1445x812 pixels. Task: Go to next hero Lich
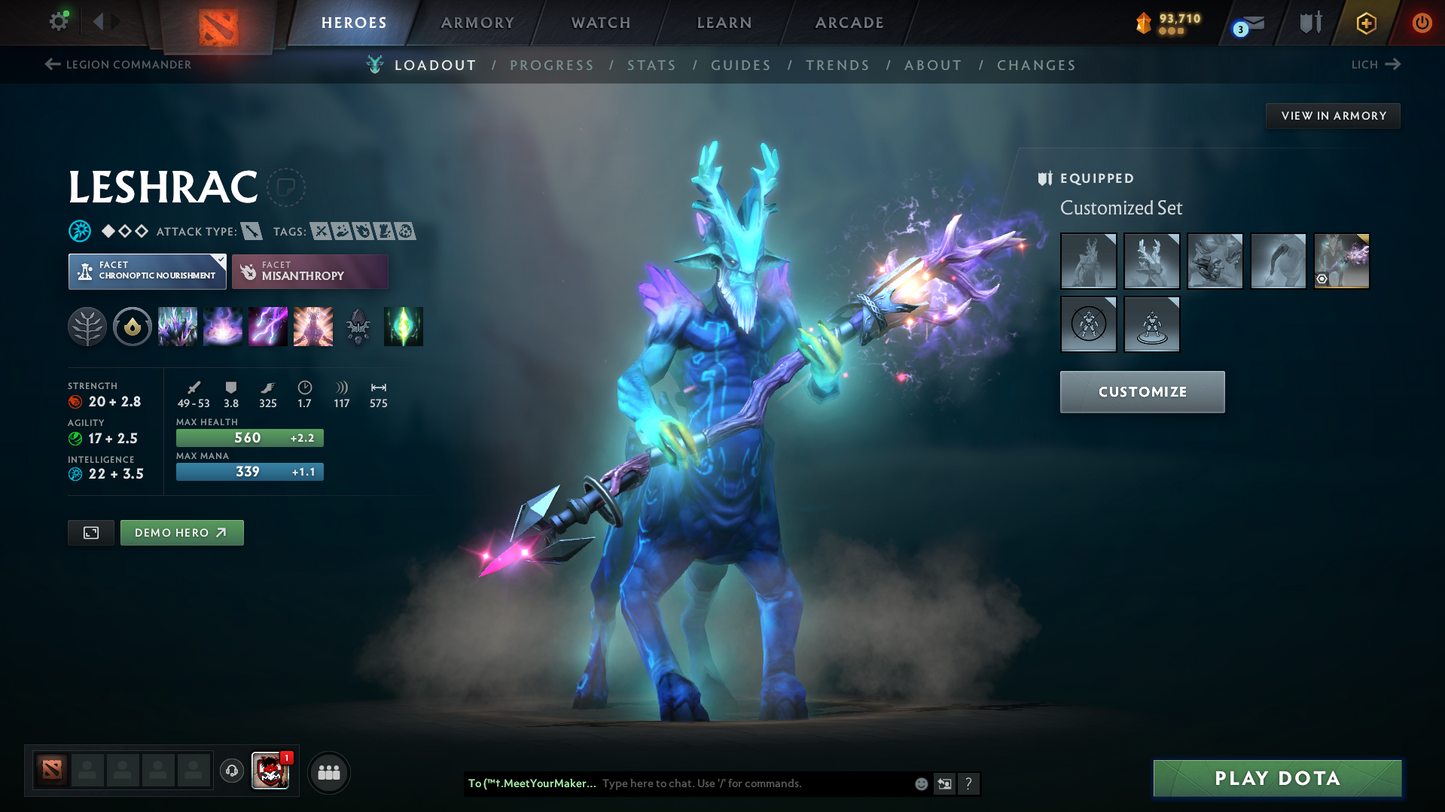coord(1375,65)
